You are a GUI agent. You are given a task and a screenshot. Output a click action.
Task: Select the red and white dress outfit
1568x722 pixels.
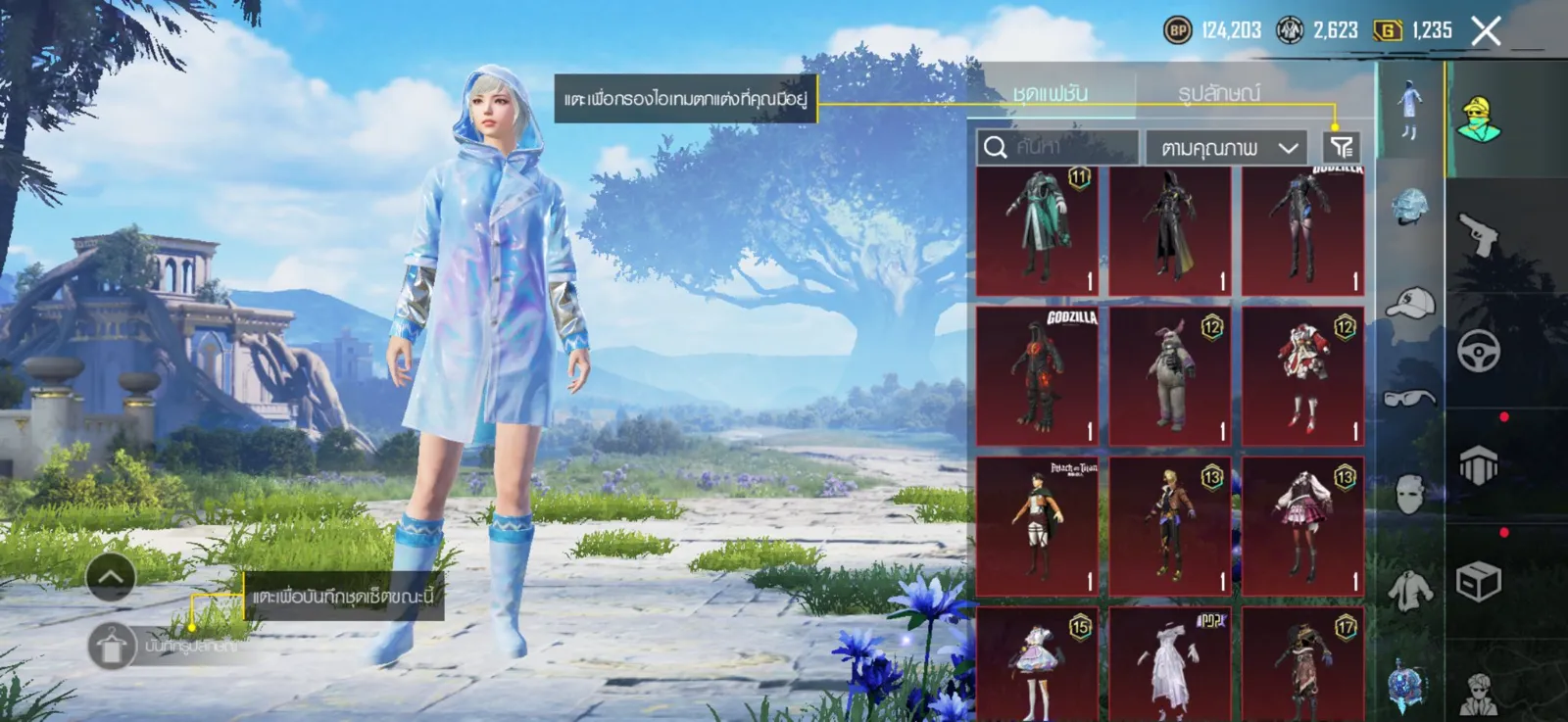[x=1302, y=375]
